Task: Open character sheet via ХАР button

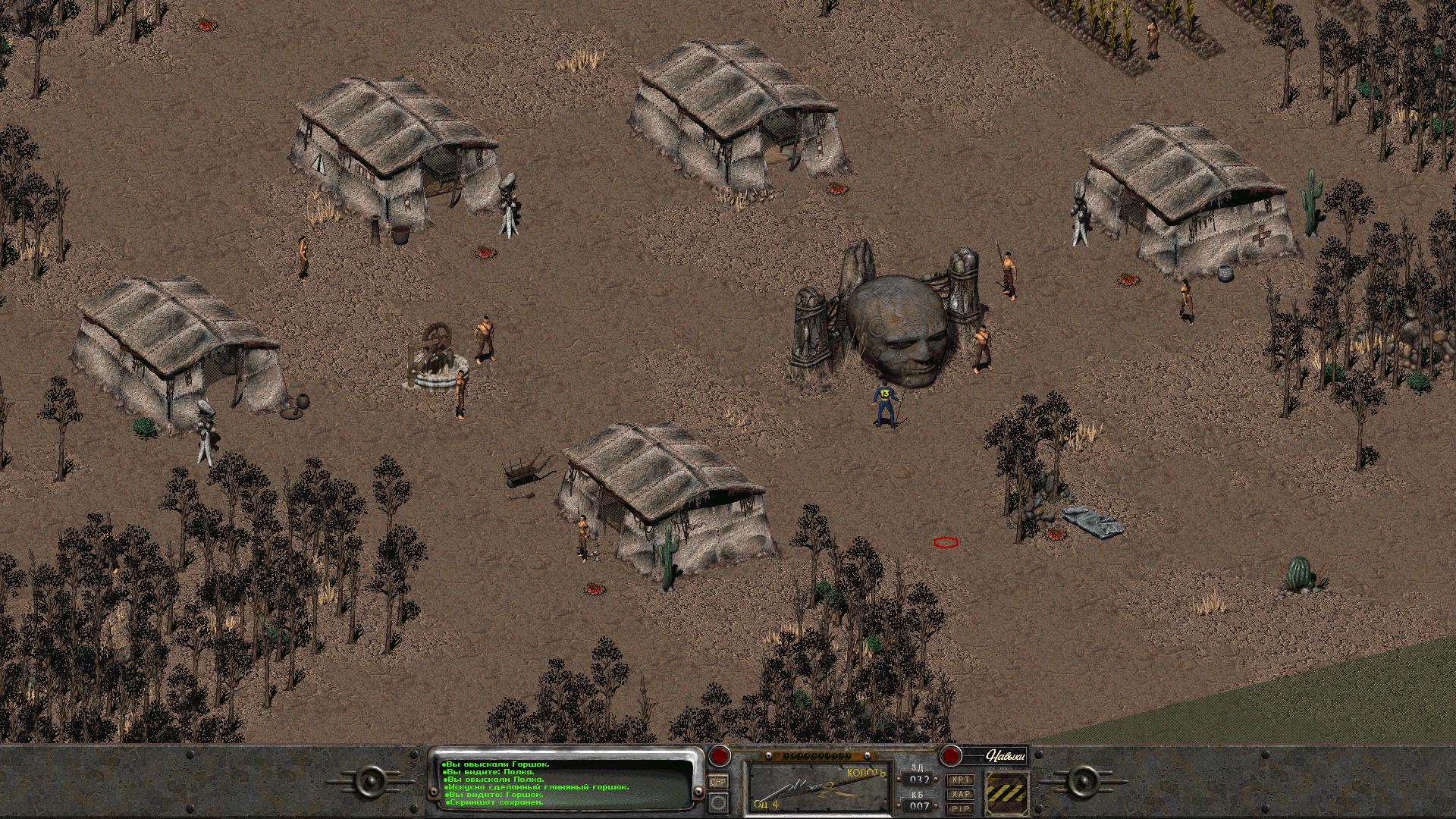Action: point(962,794)
